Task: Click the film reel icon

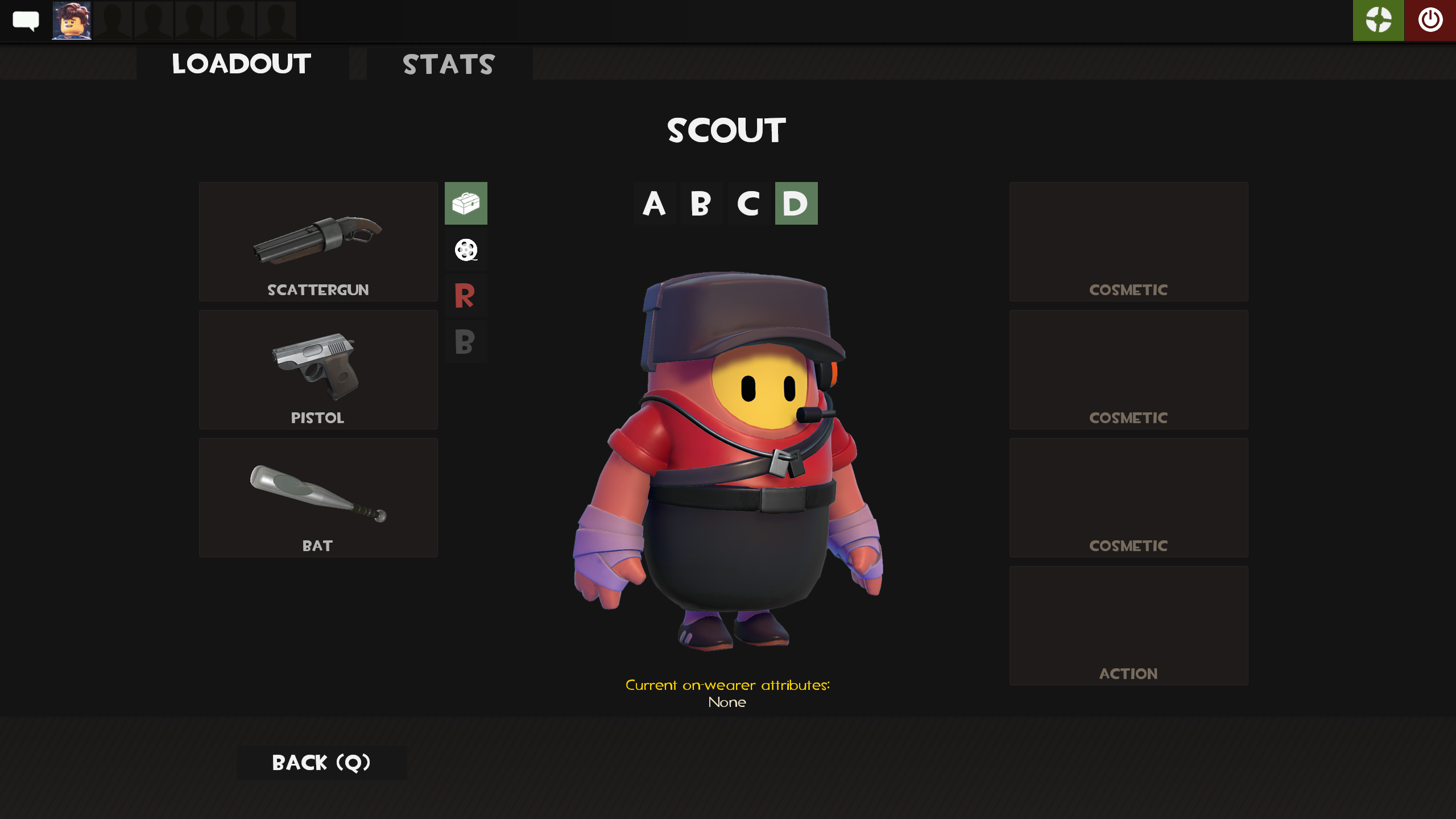Action: (466, 250)
